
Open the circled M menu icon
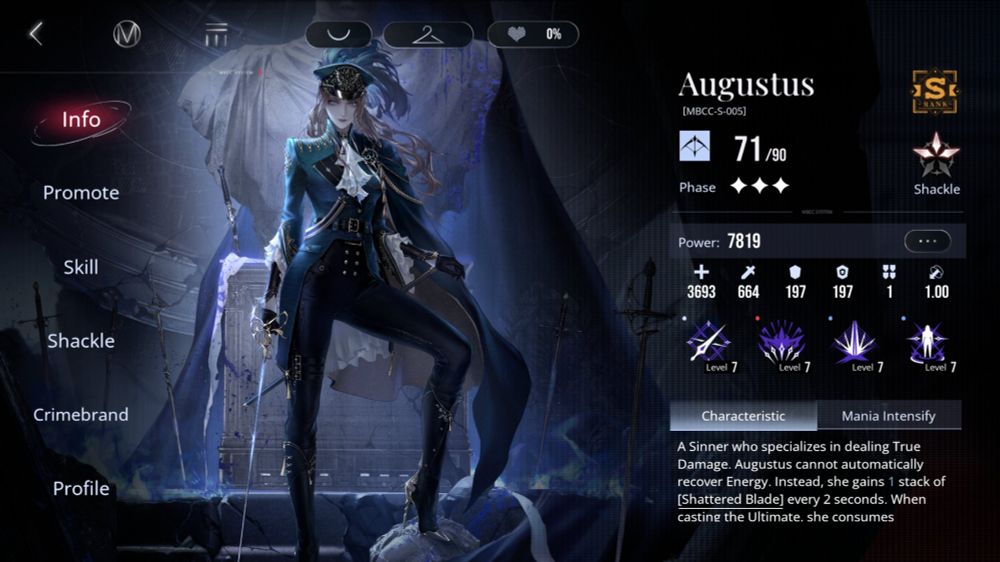click(x=127, y=34)
